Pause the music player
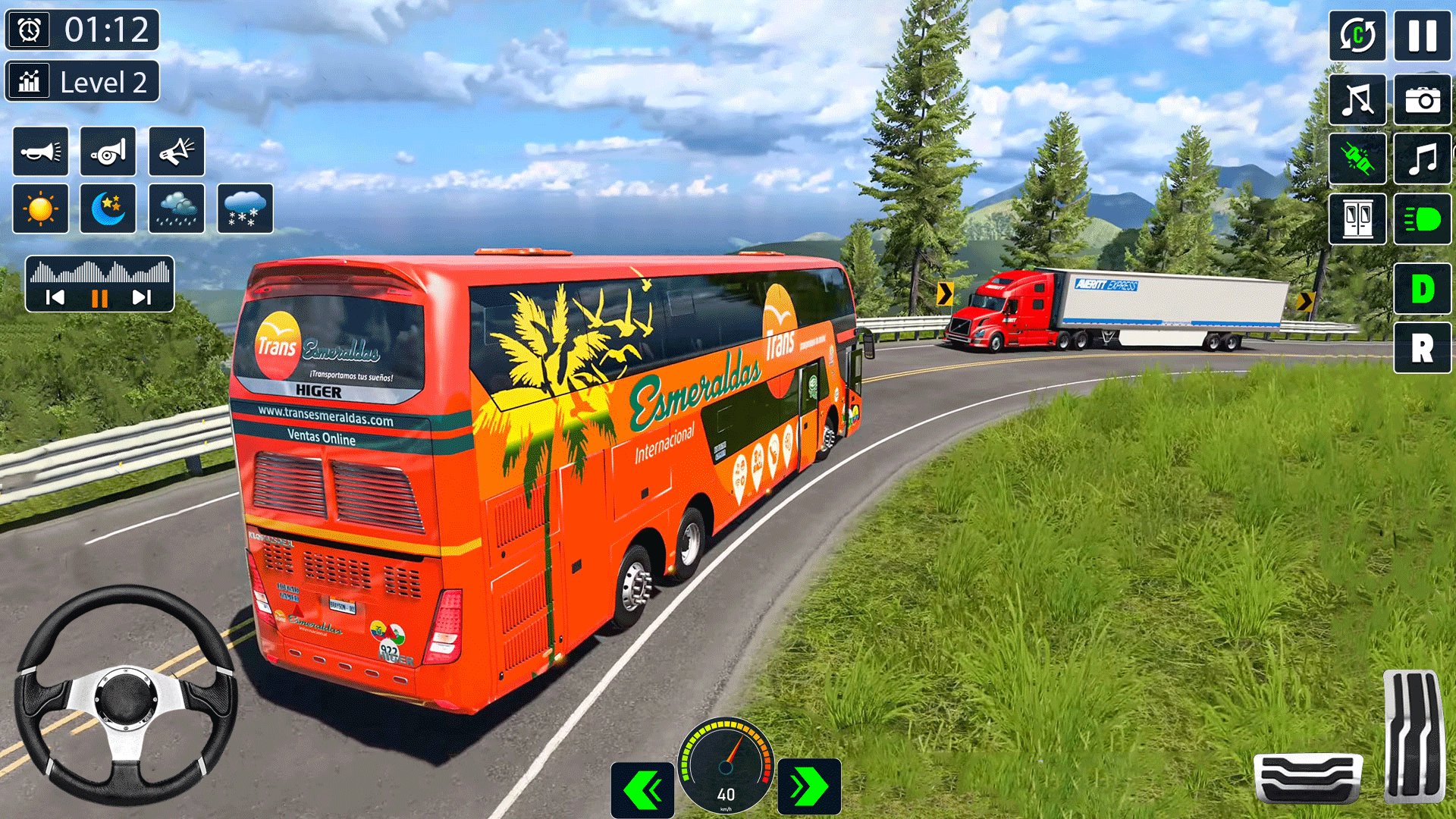Viewport: 1456px width, 819px height. pos(99,298)
